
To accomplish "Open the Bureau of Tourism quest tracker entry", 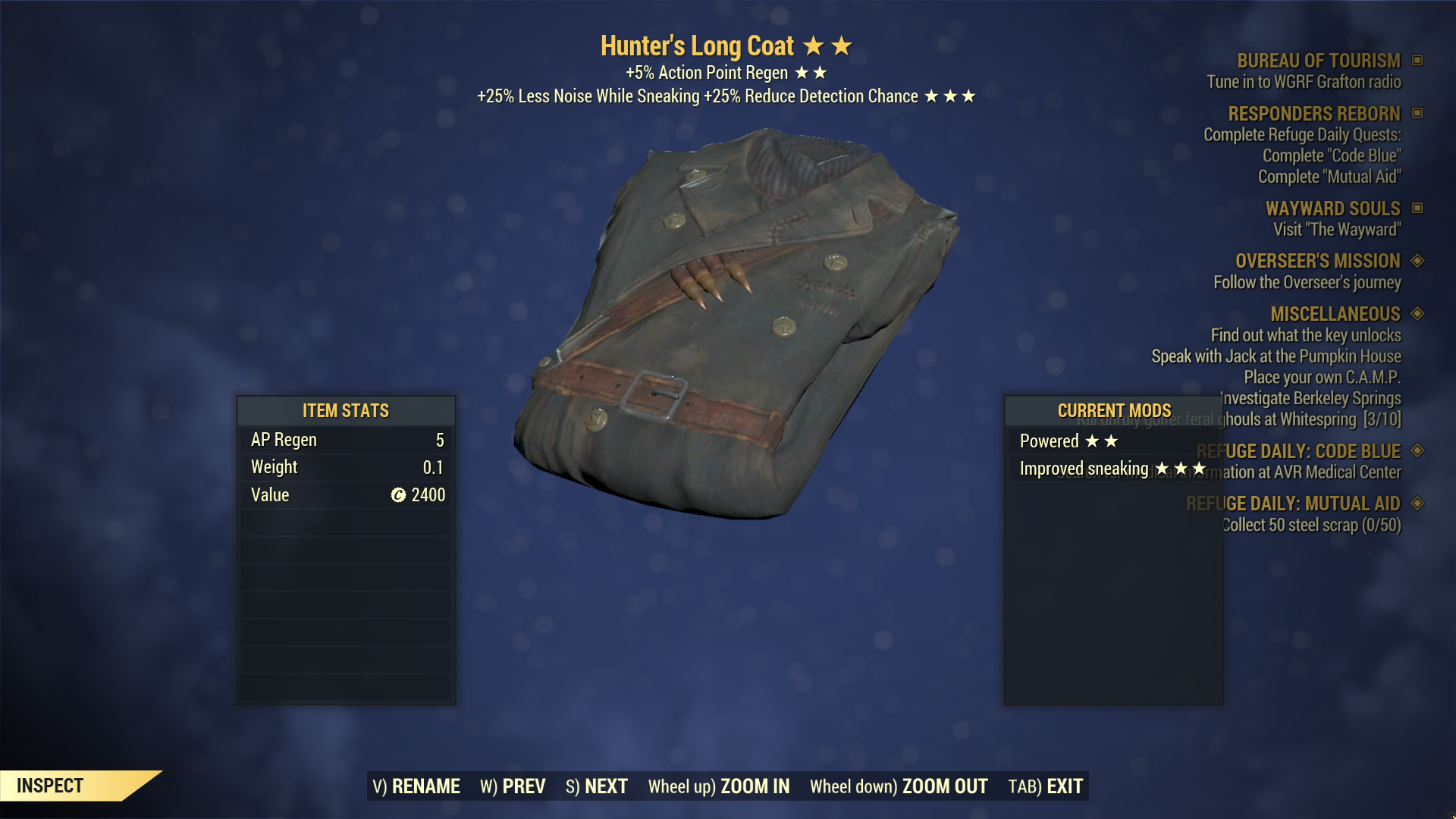I will click(1318, 61).
